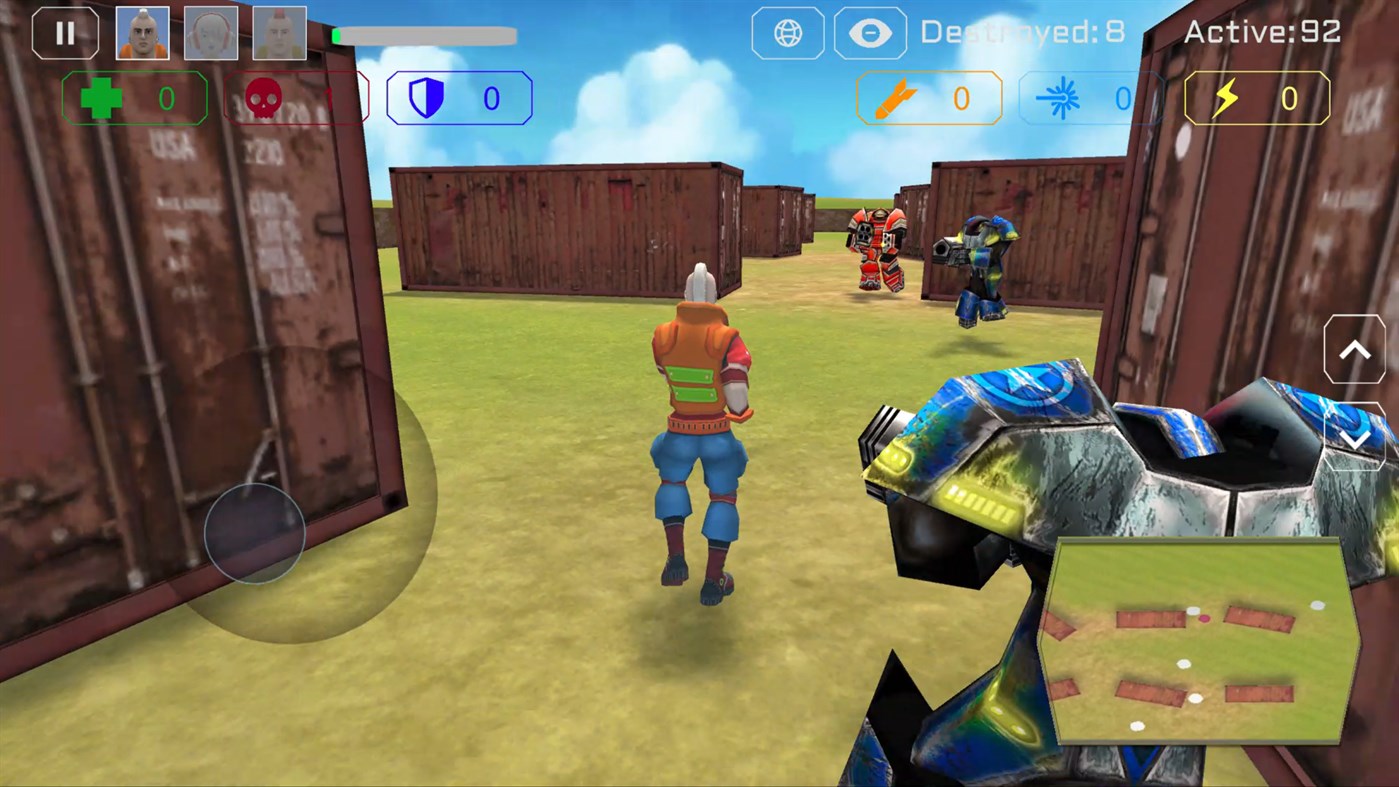Expand view with the up chevron button

1355,348
